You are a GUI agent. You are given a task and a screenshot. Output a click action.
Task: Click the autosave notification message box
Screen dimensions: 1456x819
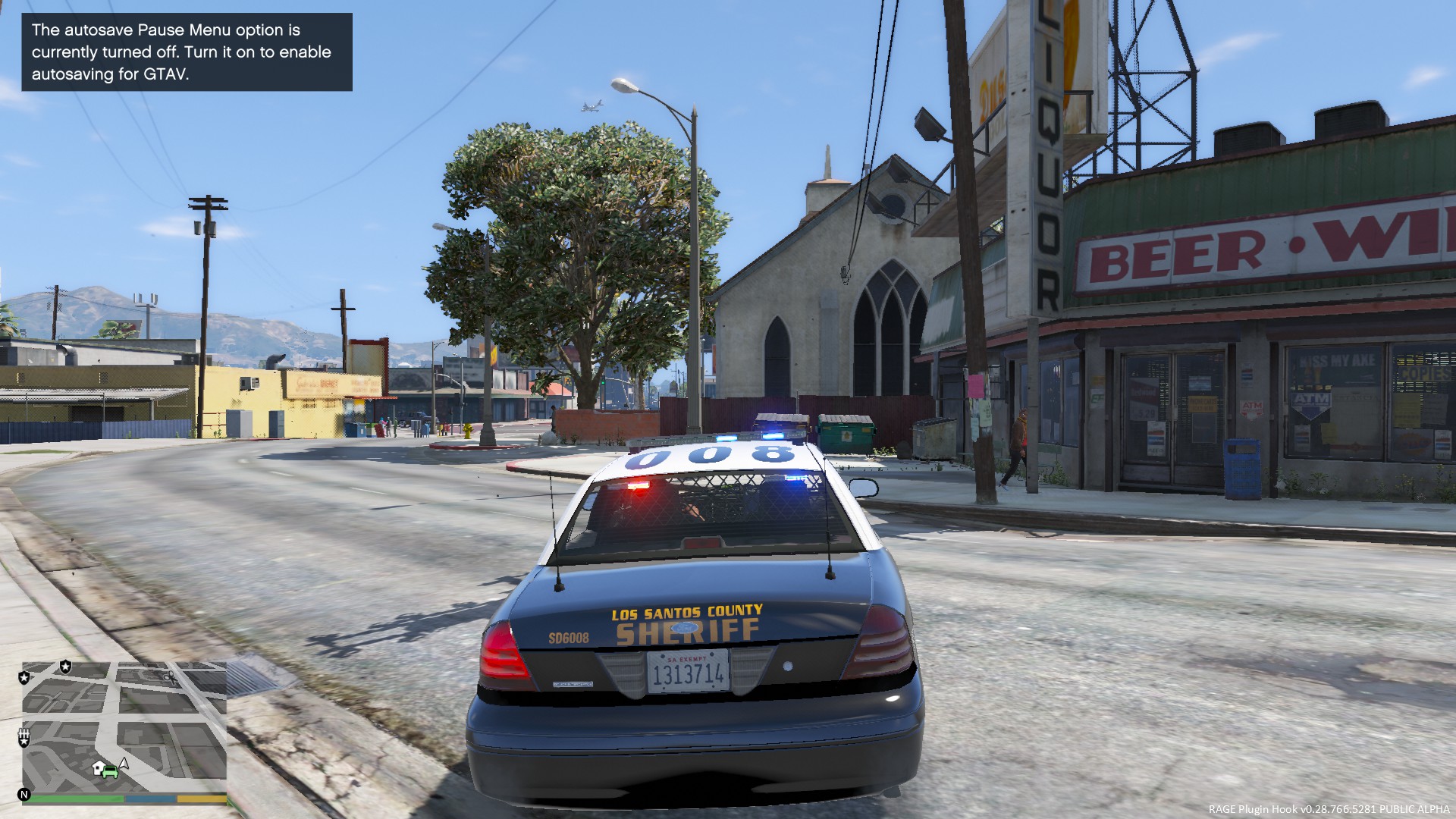(x=187, y=52)
